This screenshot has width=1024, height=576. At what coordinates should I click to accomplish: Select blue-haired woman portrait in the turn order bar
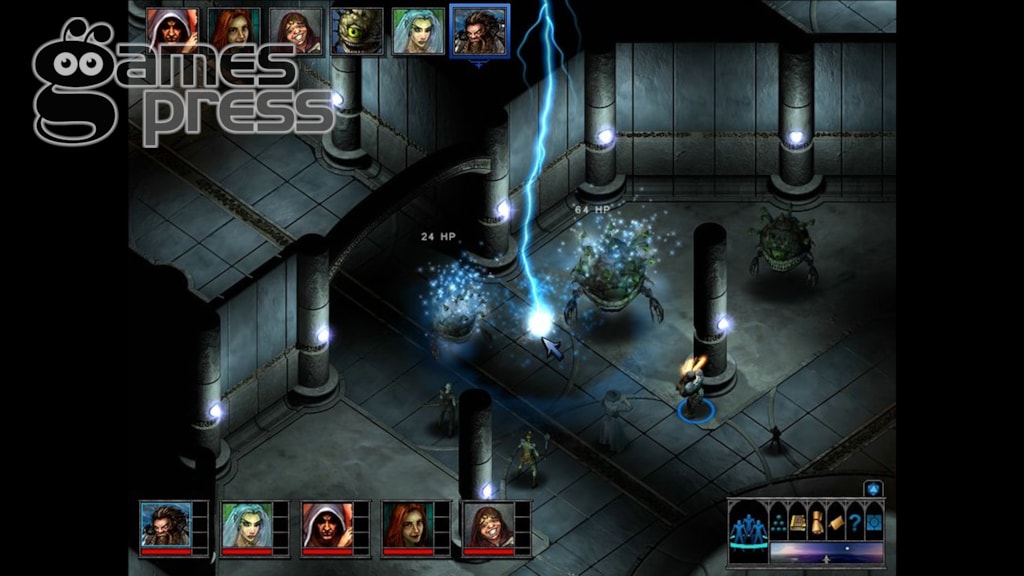tap(418, 30)
